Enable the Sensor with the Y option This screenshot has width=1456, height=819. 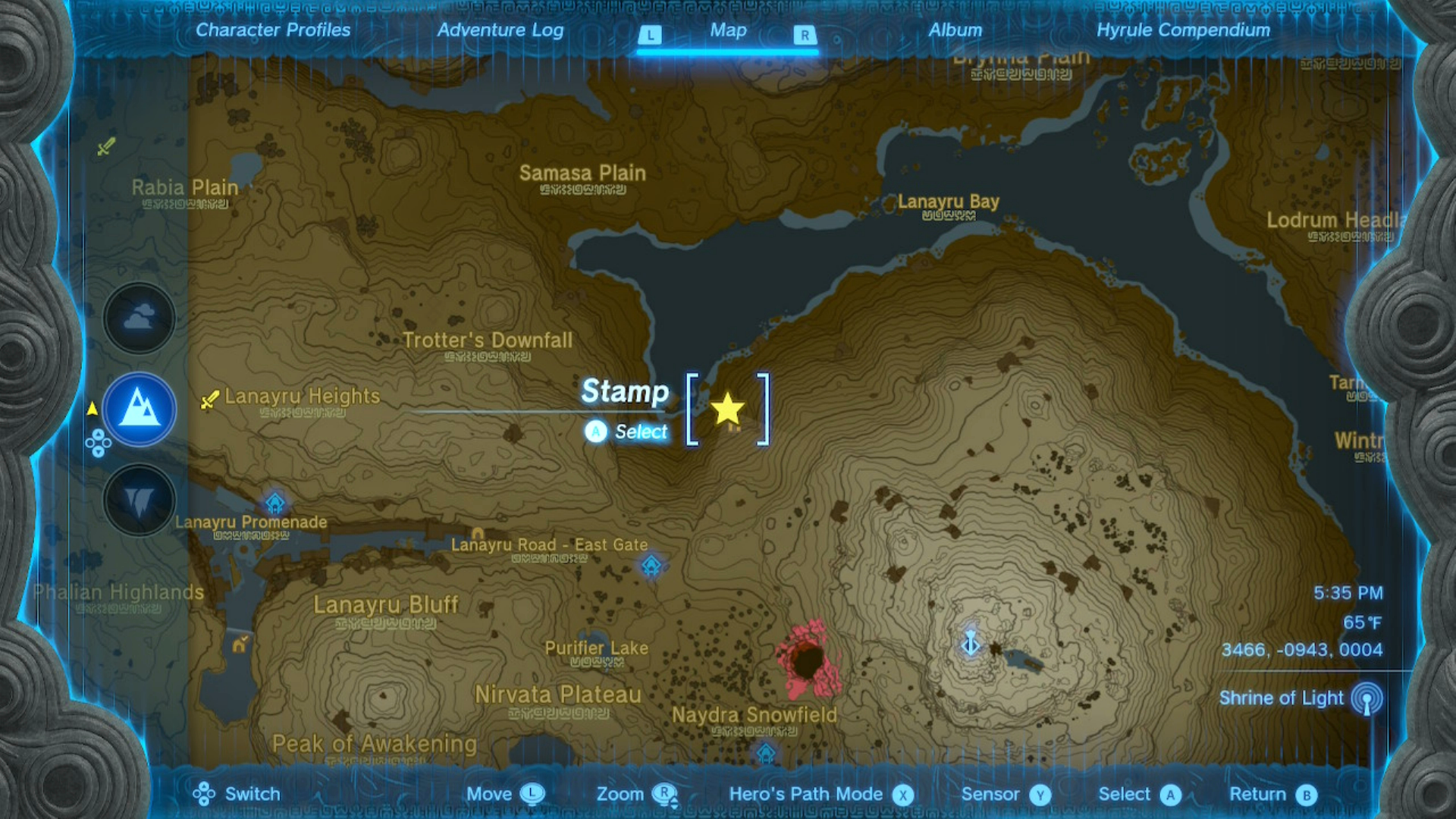coord(1004,794)
